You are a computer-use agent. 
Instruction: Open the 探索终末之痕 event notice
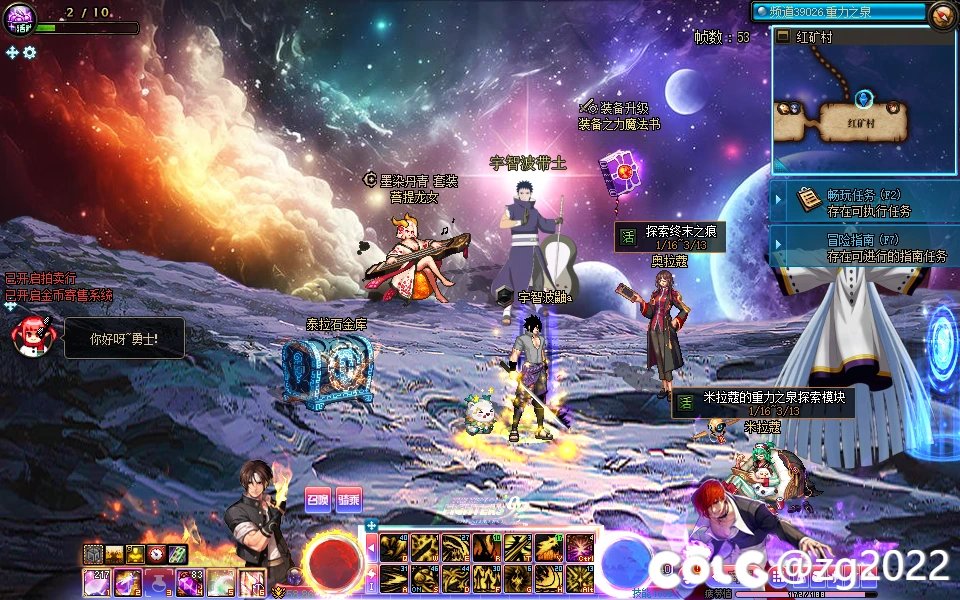670,237
